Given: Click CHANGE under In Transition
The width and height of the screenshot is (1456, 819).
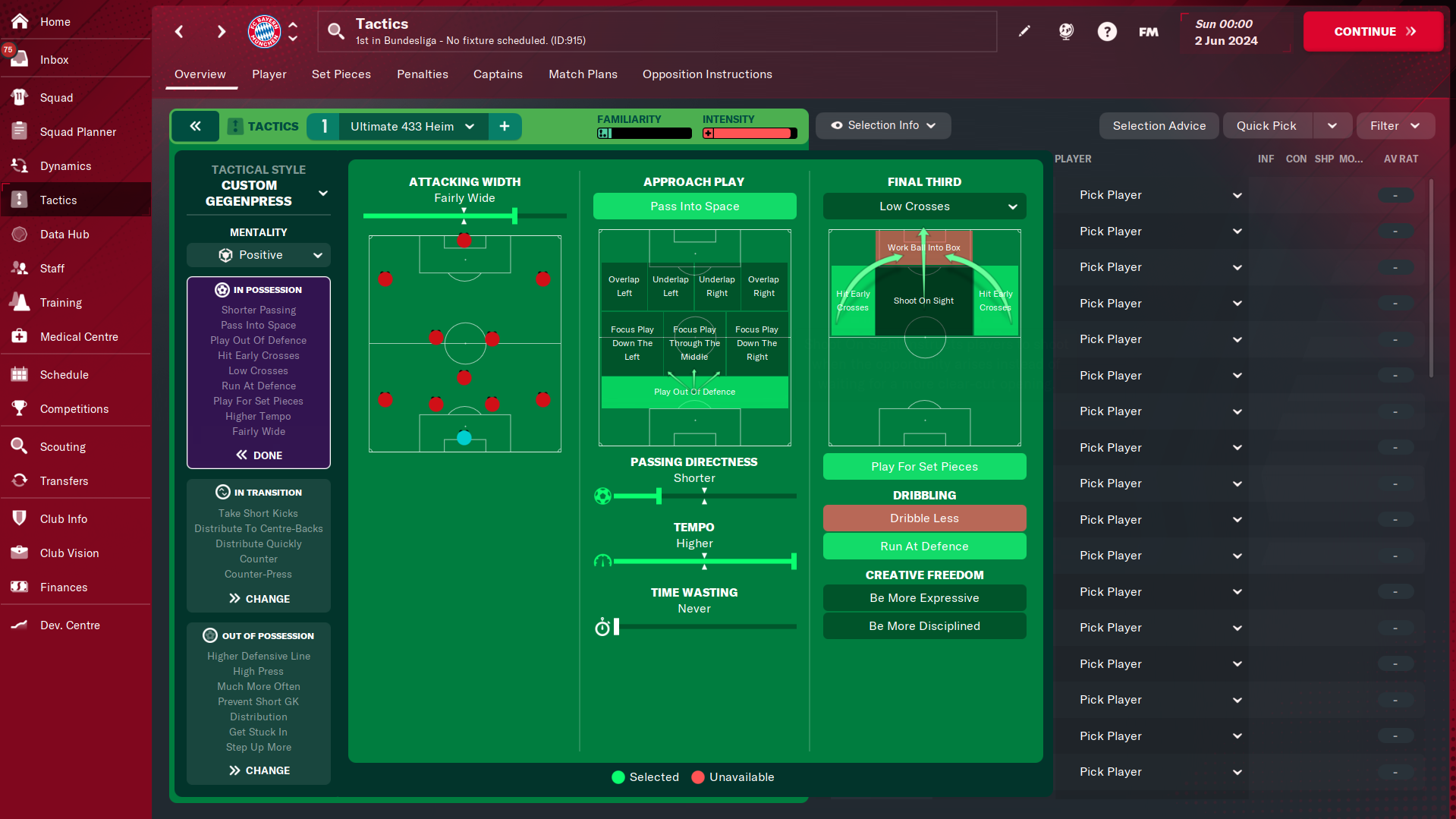Looking at the screenshot, I should [x=259, y=599].
